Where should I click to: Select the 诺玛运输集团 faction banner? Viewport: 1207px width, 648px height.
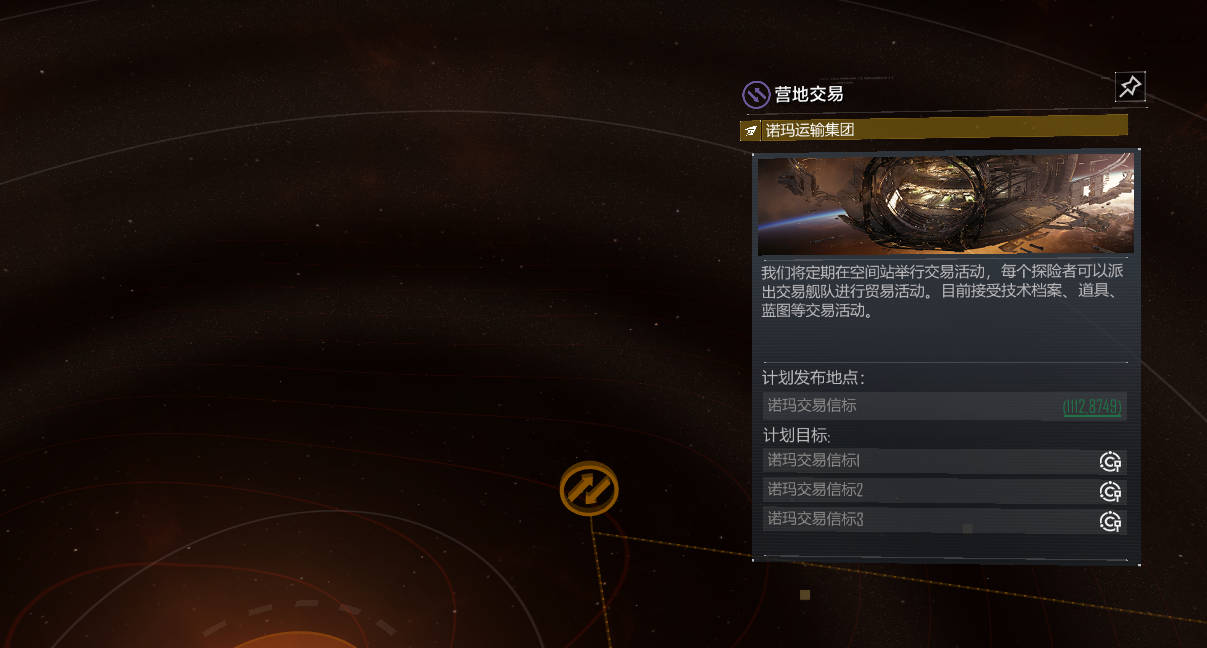pos(933,129)
